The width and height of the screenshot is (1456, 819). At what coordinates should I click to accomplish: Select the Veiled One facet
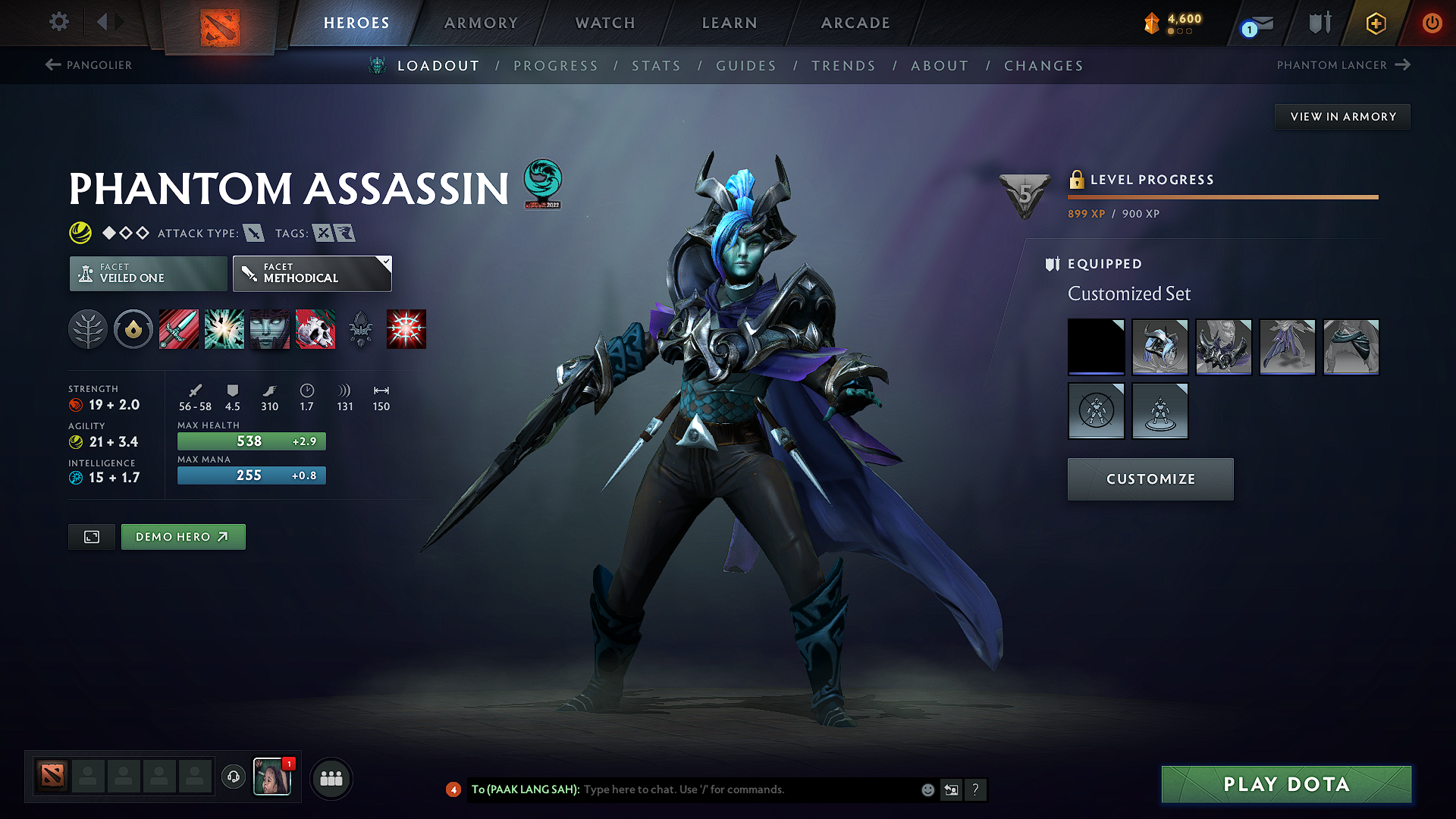pos(147,273)
